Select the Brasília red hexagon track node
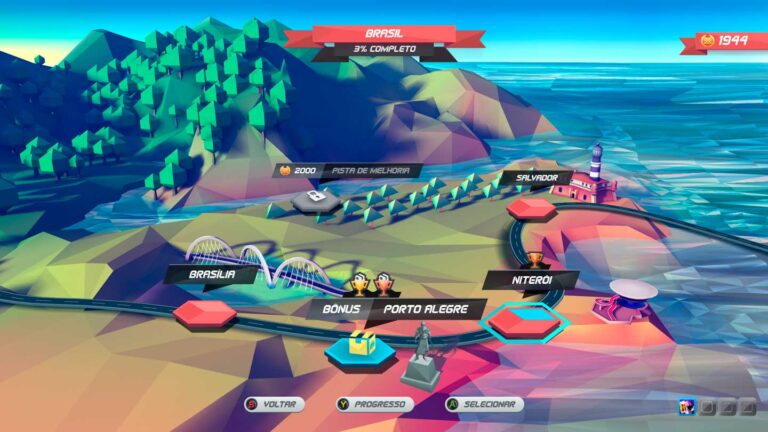Image resolution: width=768 pixels, height=432 pixels. point(204,314)
